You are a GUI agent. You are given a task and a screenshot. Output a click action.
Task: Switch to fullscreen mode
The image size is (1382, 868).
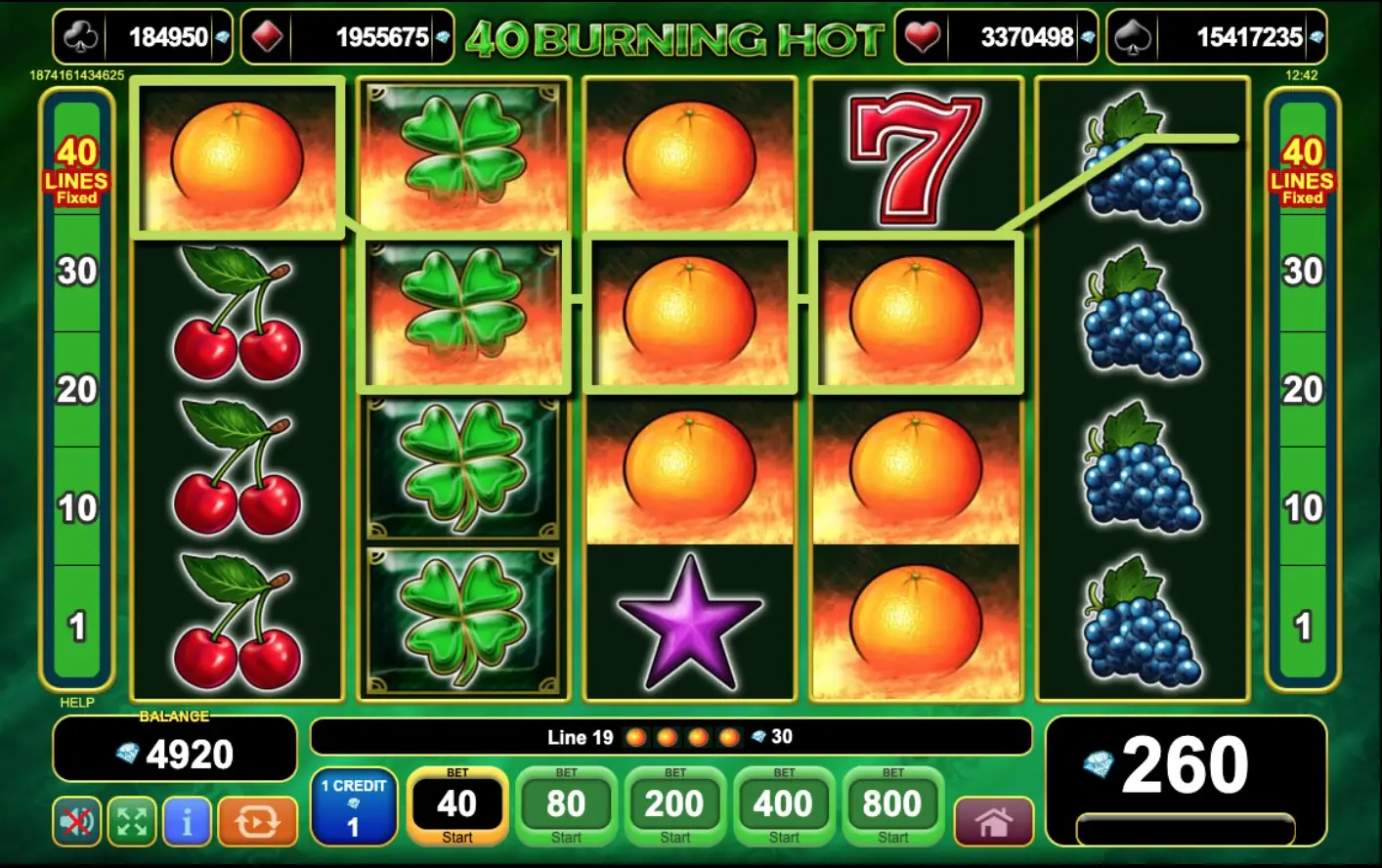[132, 821]
